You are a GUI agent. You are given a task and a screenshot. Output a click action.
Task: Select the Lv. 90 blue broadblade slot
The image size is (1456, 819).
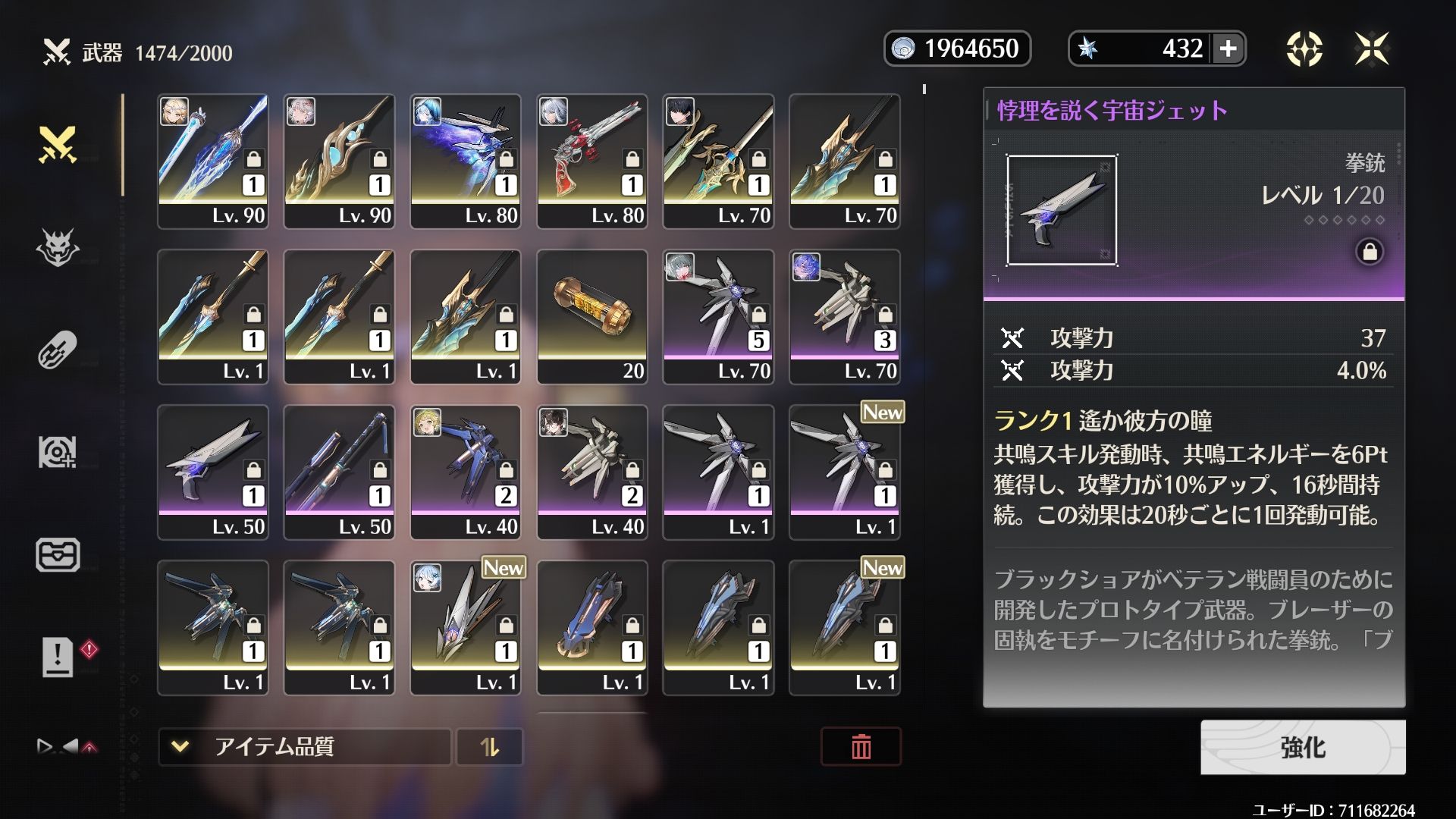click(212, 161)
